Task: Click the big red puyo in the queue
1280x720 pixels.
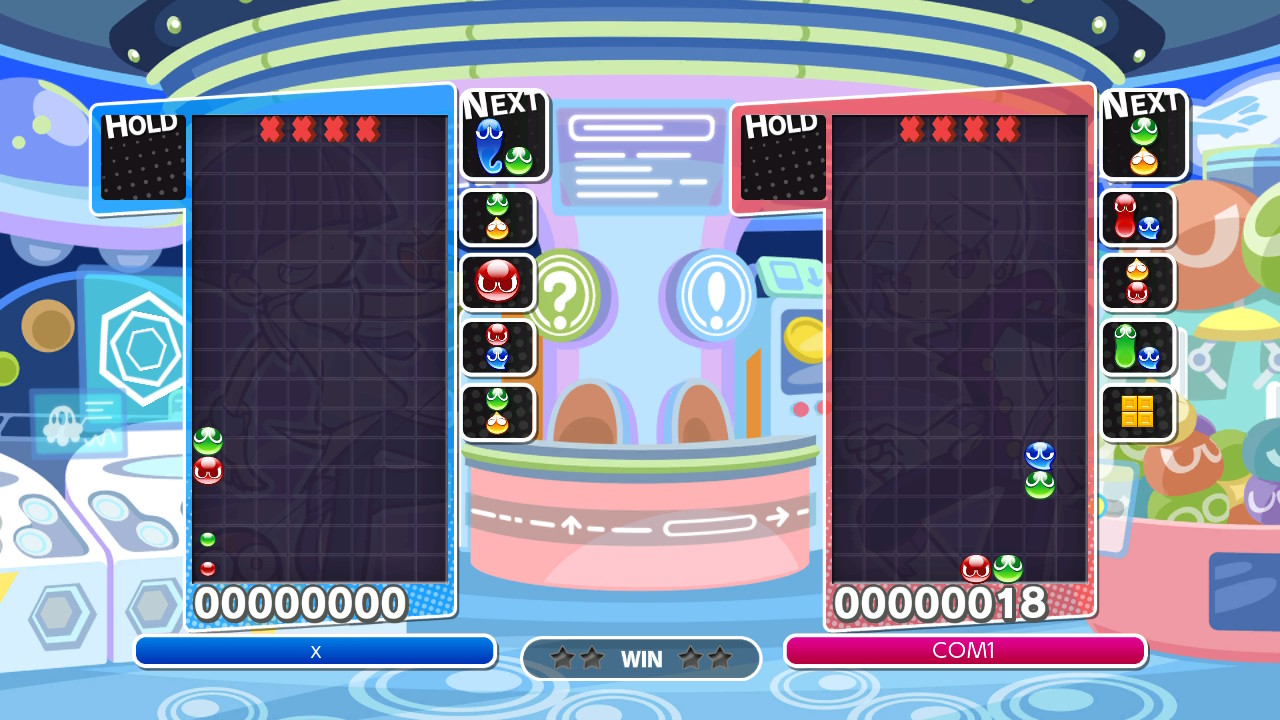Action: coord(497,282)
